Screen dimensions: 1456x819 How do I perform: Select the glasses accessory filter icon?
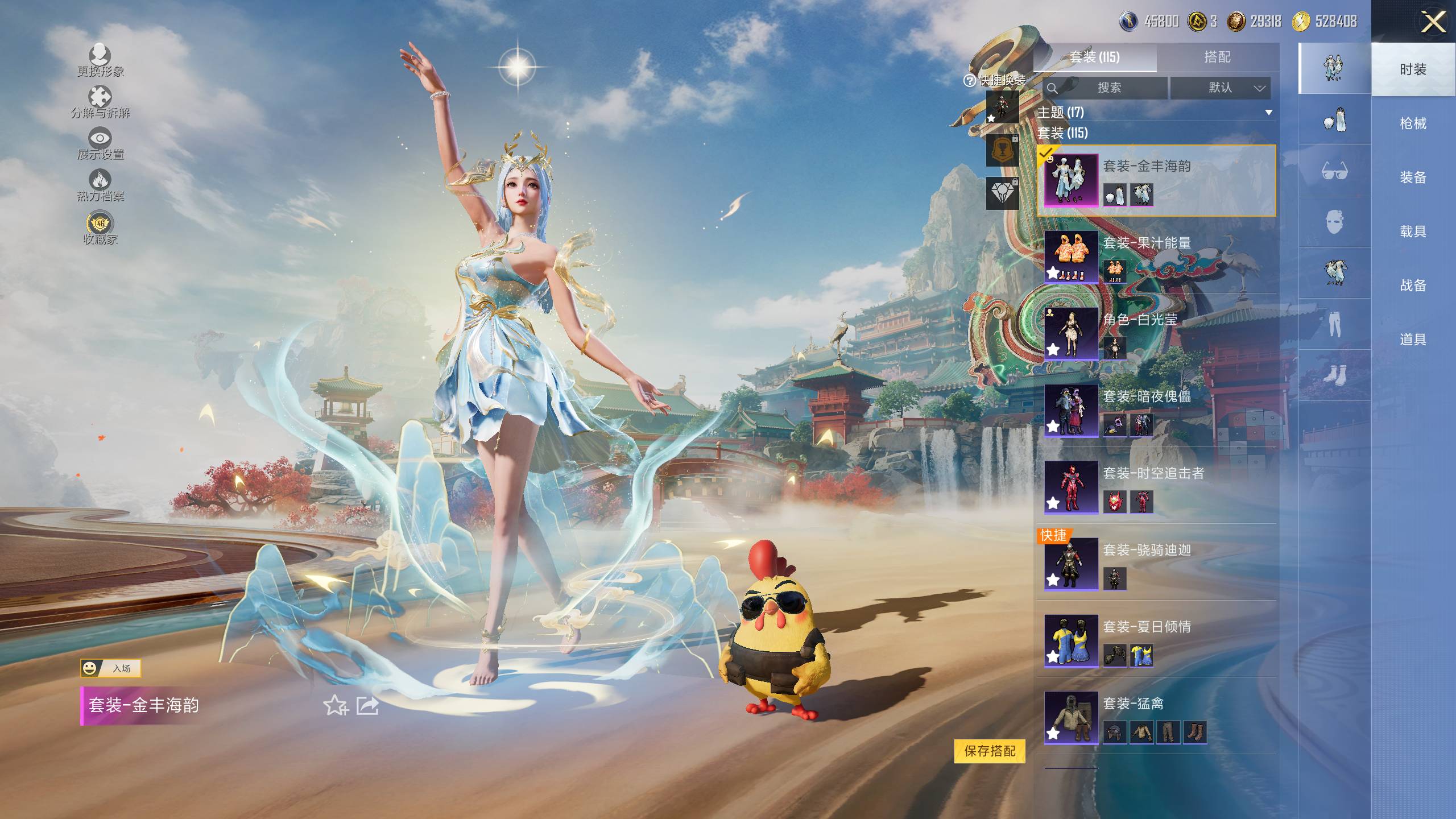pos(1334,171)
